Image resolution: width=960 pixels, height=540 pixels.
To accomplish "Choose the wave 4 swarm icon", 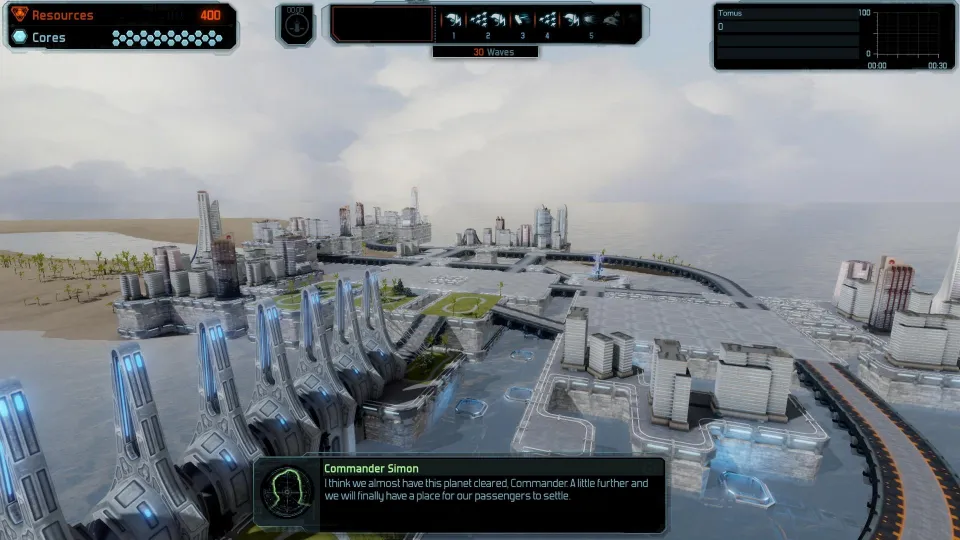I will point(547,20).
